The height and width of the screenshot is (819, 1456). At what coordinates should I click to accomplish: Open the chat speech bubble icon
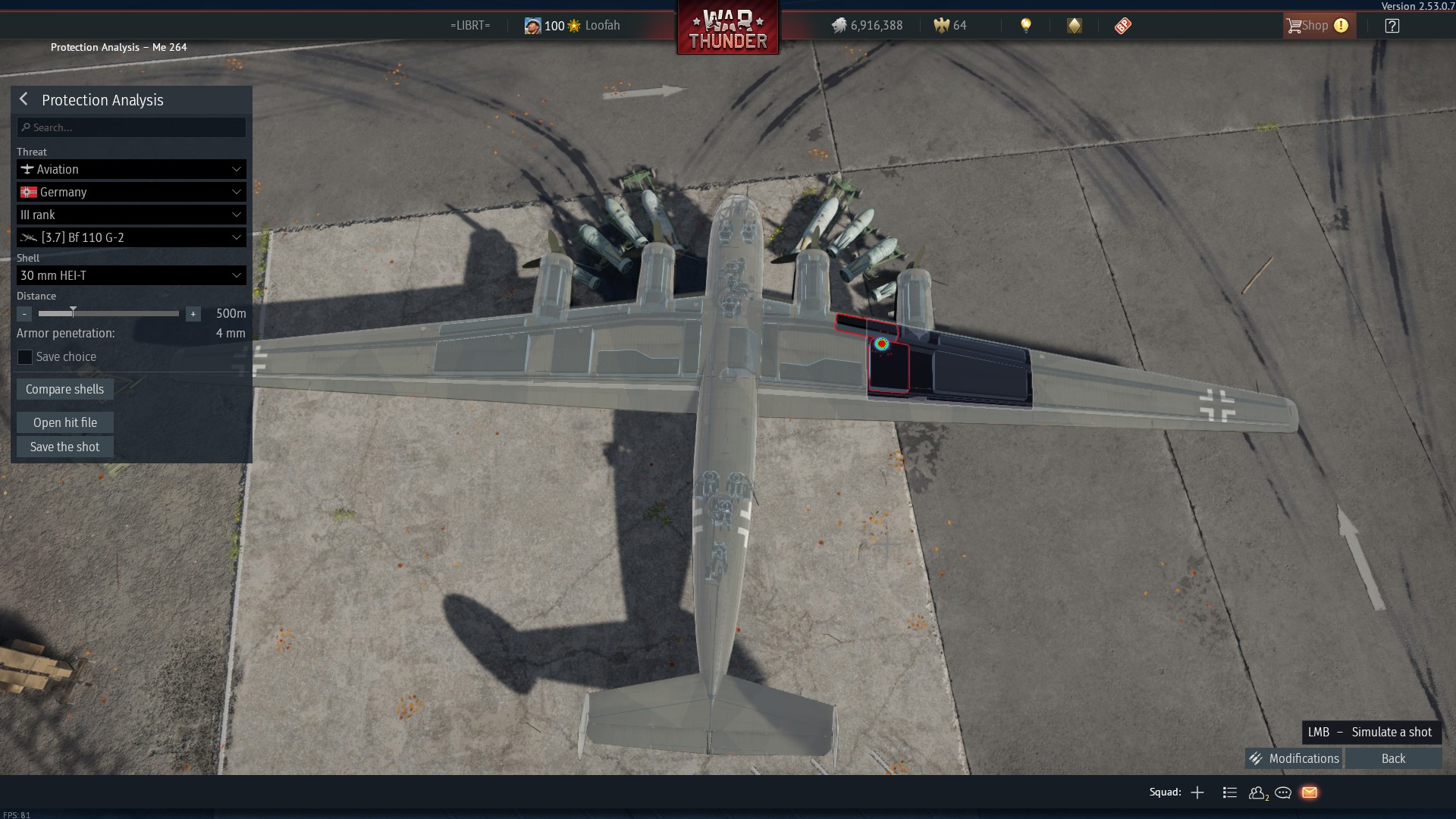point(1283,792)
